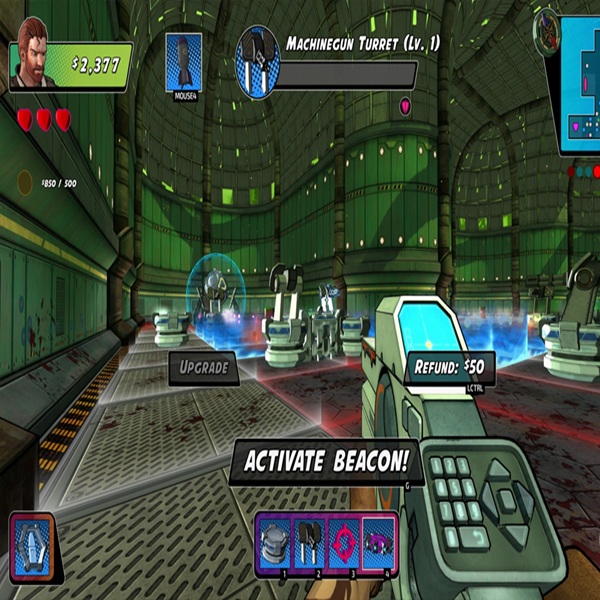Image resolution: width=600 pixels, height=600 pixels.
Task: Select the red target item in slot 3
Action: pyautogui.click(x=345, y=543)
